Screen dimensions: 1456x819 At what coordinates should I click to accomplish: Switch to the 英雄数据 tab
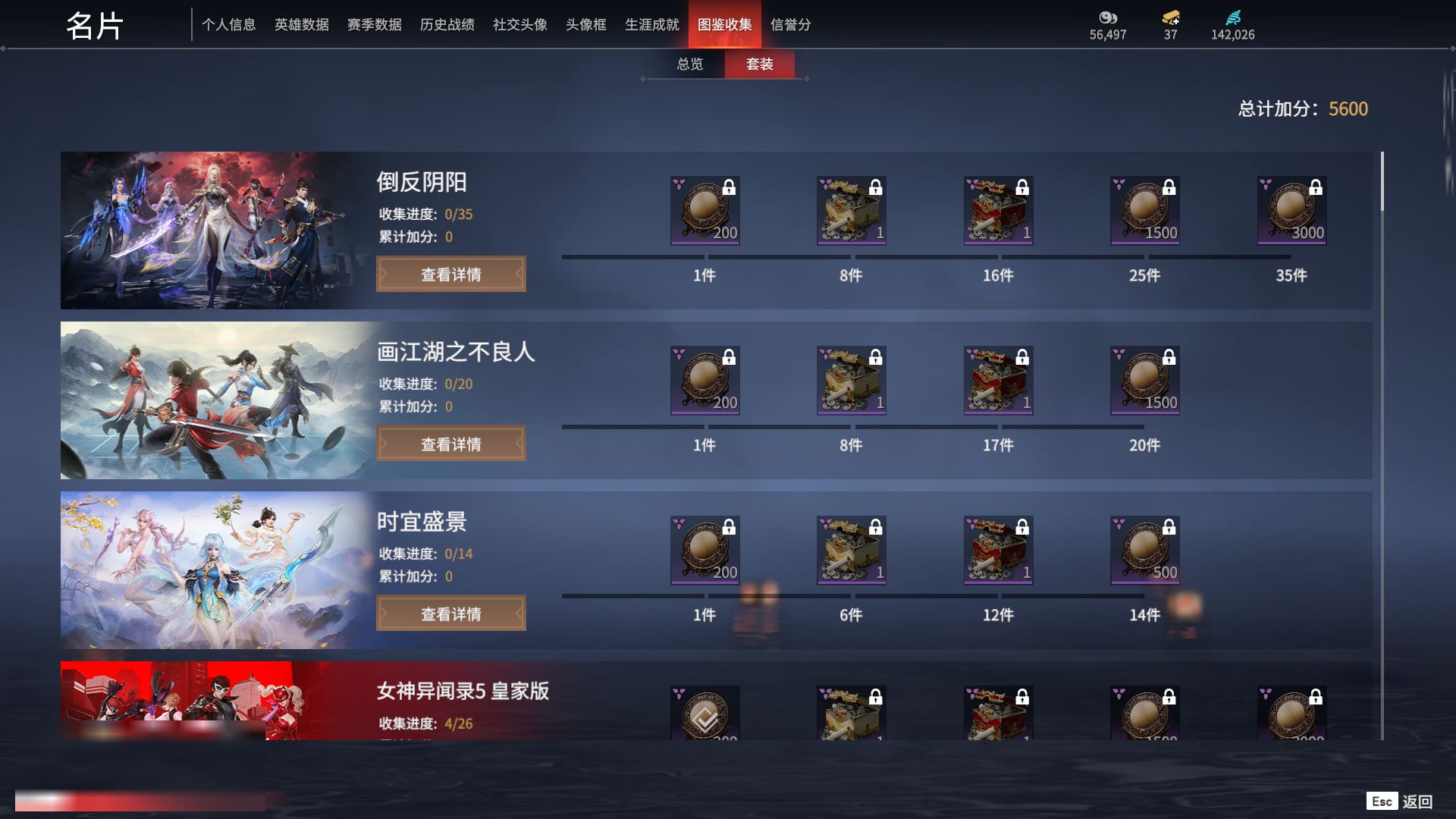click(x=301, y=25)
